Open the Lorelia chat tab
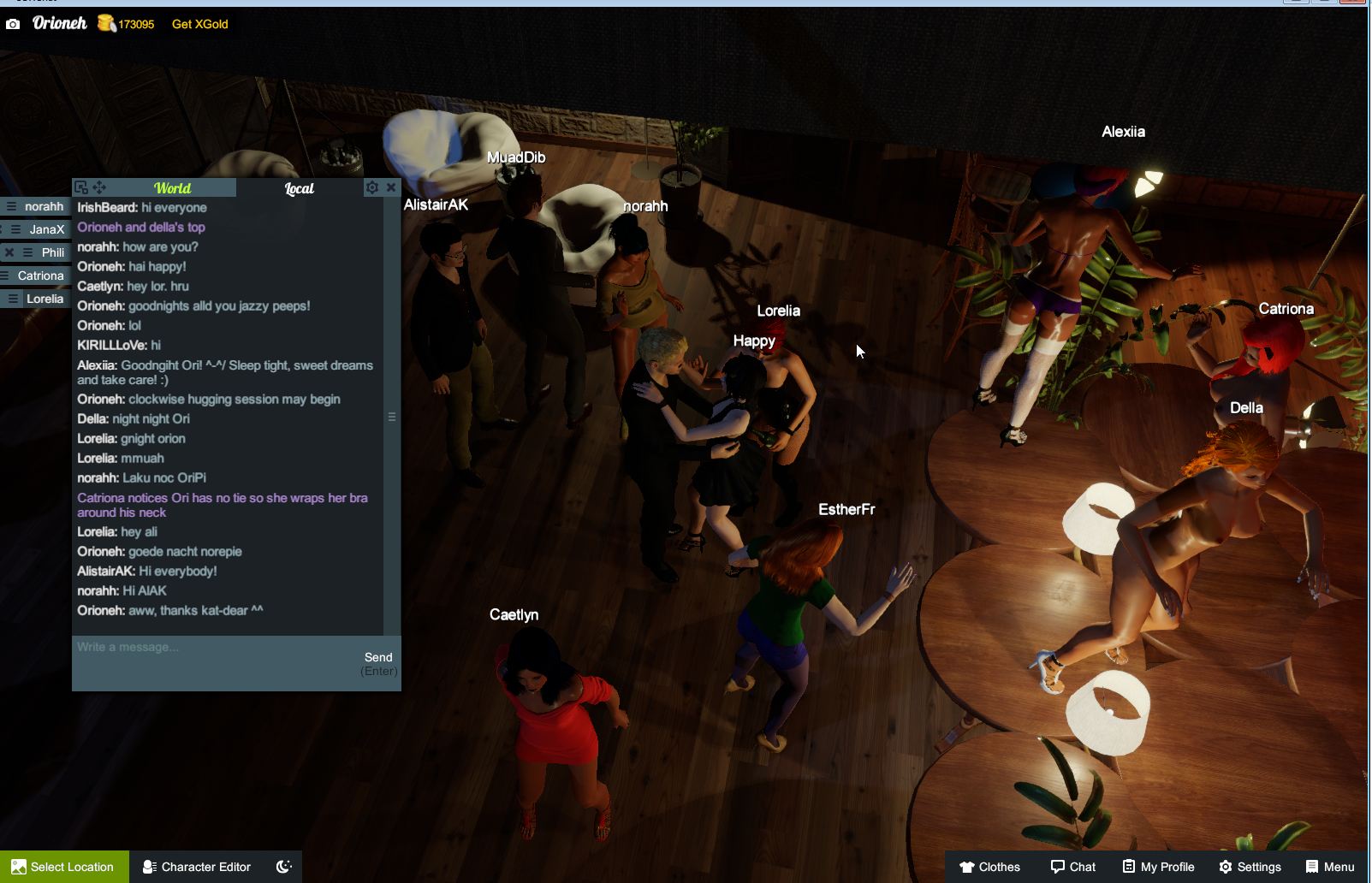 (x=45, y=299)
